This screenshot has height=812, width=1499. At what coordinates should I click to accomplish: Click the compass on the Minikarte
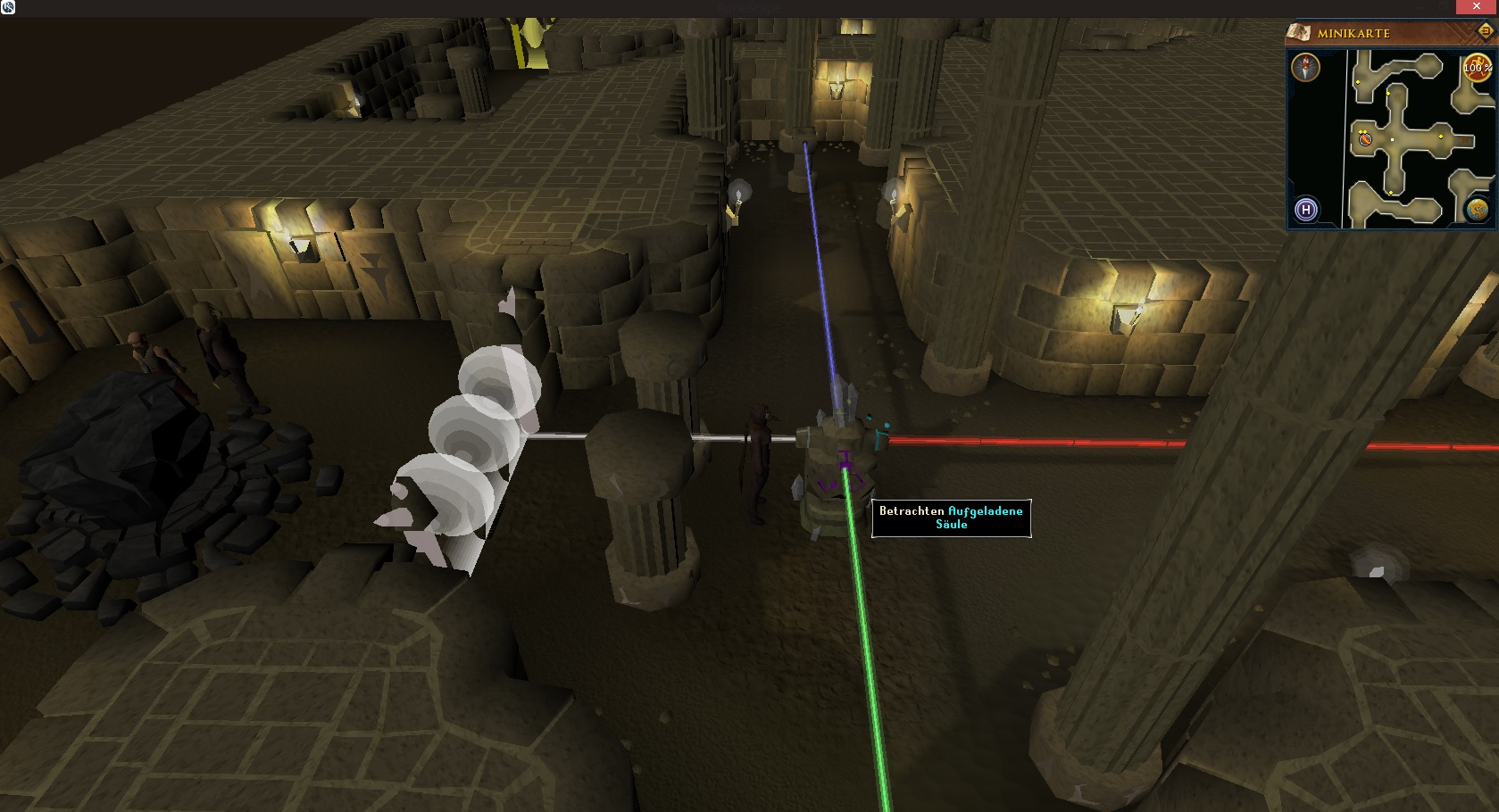1306,68
